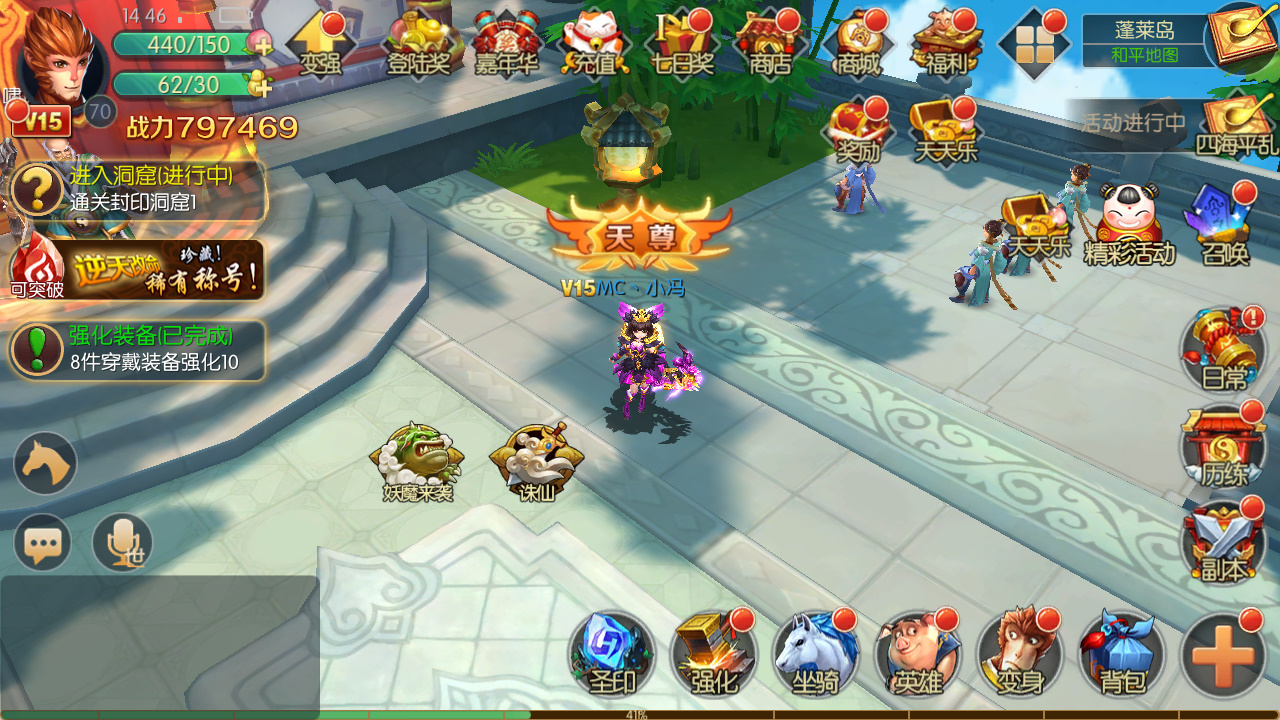Open the 副本 dungeon icon
The height and width of the screenshot is (720, 1280).
(x=1222, y=545)
